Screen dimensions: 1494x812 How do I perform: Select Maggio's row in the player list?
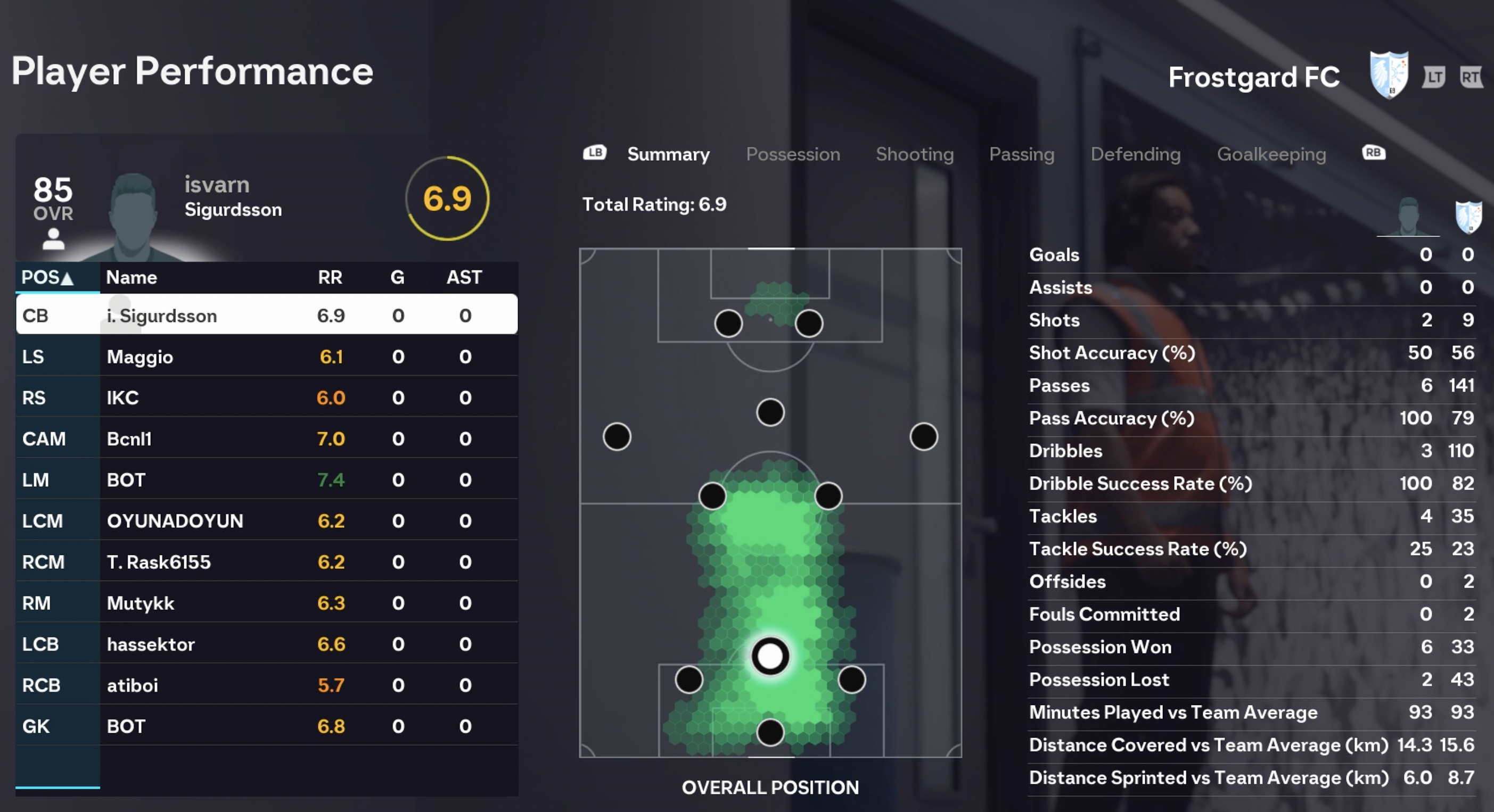tap(267, 357)
